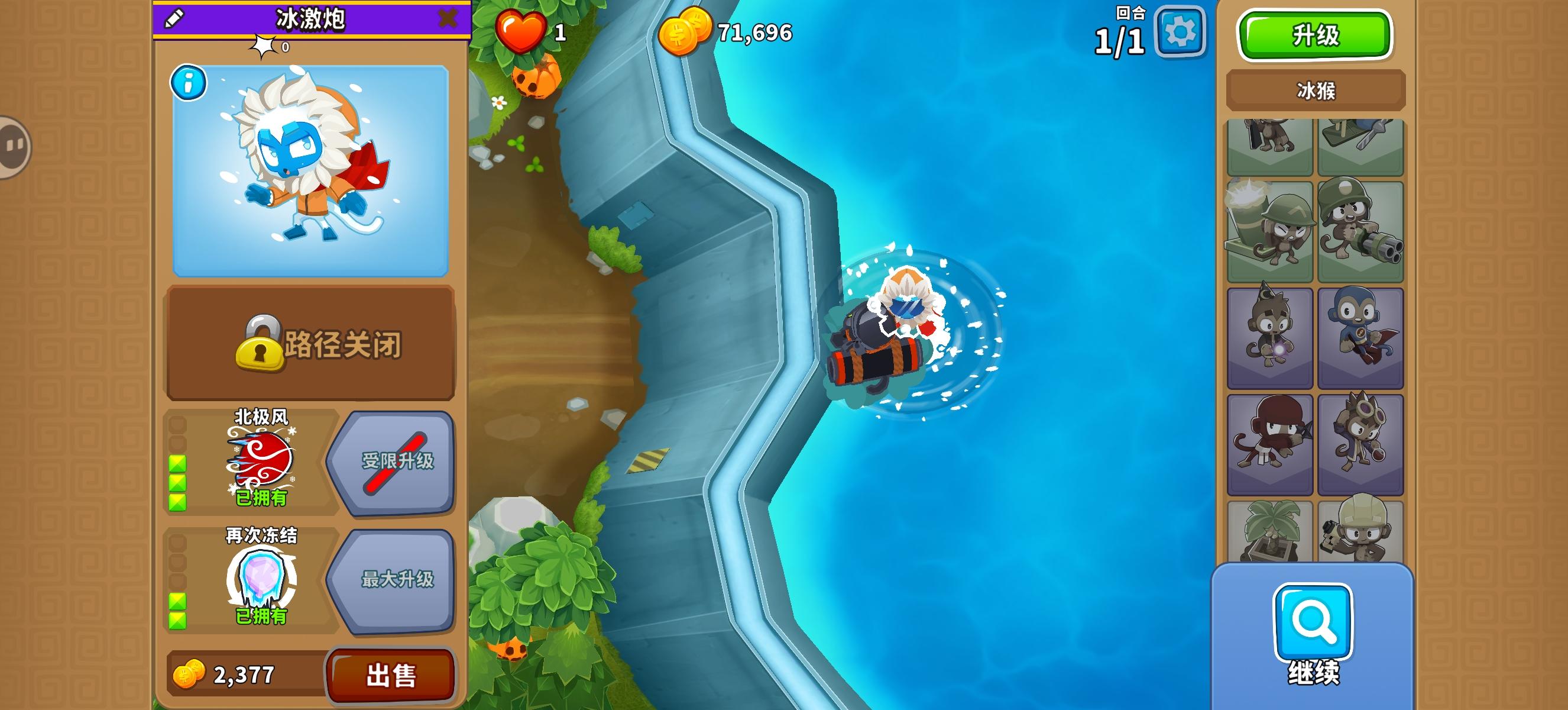Screen dimensions: 1568x710
Task: Click the pencil icon to rename 冰激炮
Action: (x=175, y=19)
